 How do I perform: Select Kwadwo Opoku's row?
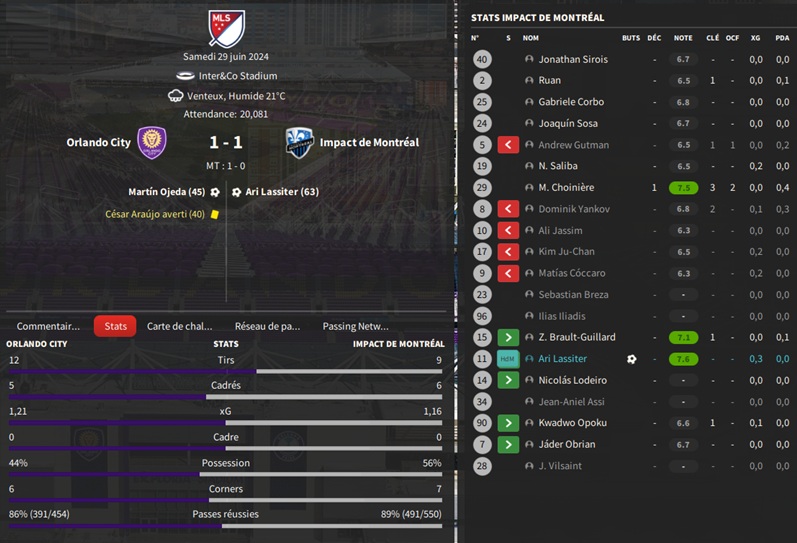[572, 423]
